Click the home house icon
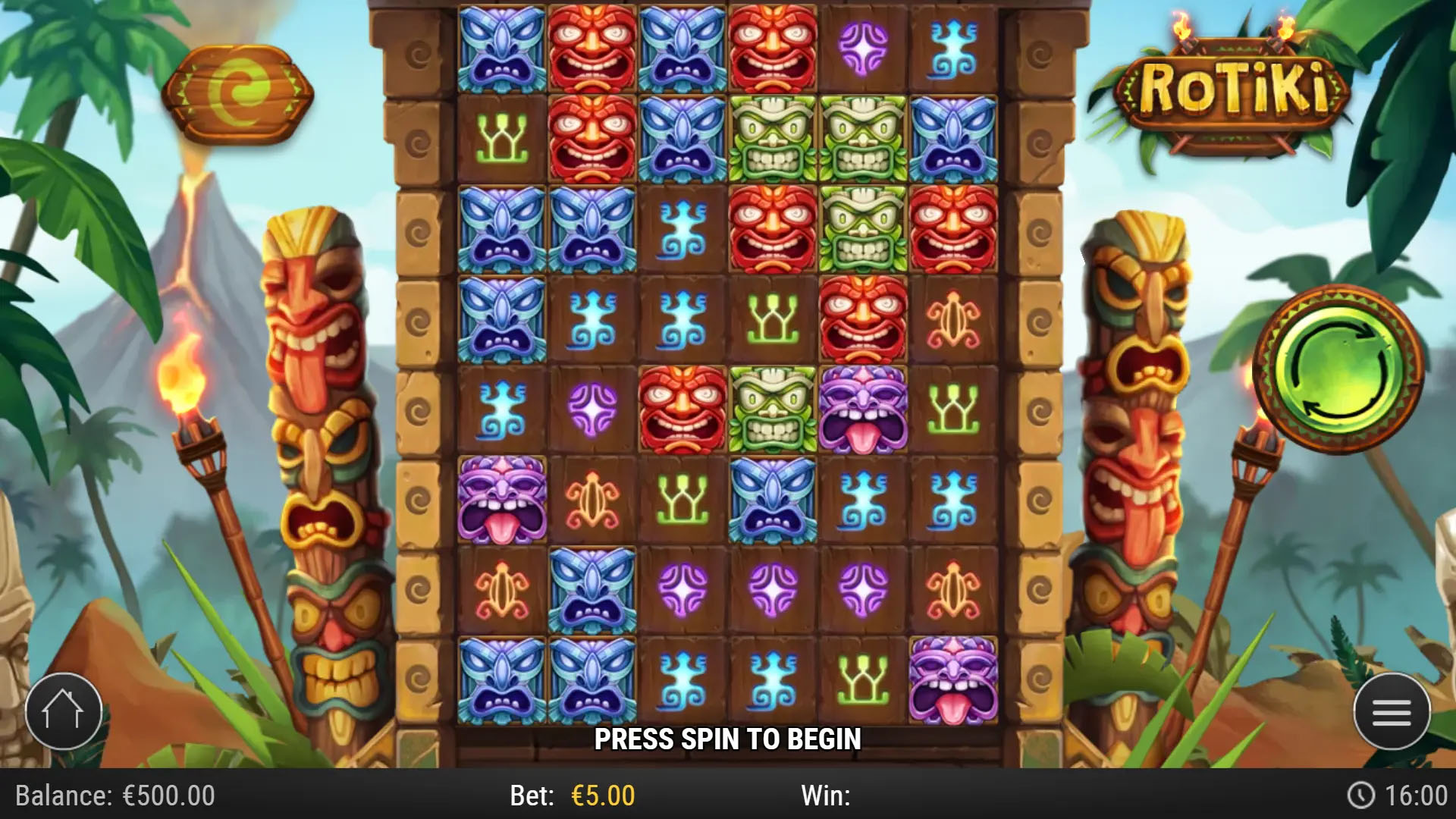This screenshot has width=1456, height=819. click(63, 710)
